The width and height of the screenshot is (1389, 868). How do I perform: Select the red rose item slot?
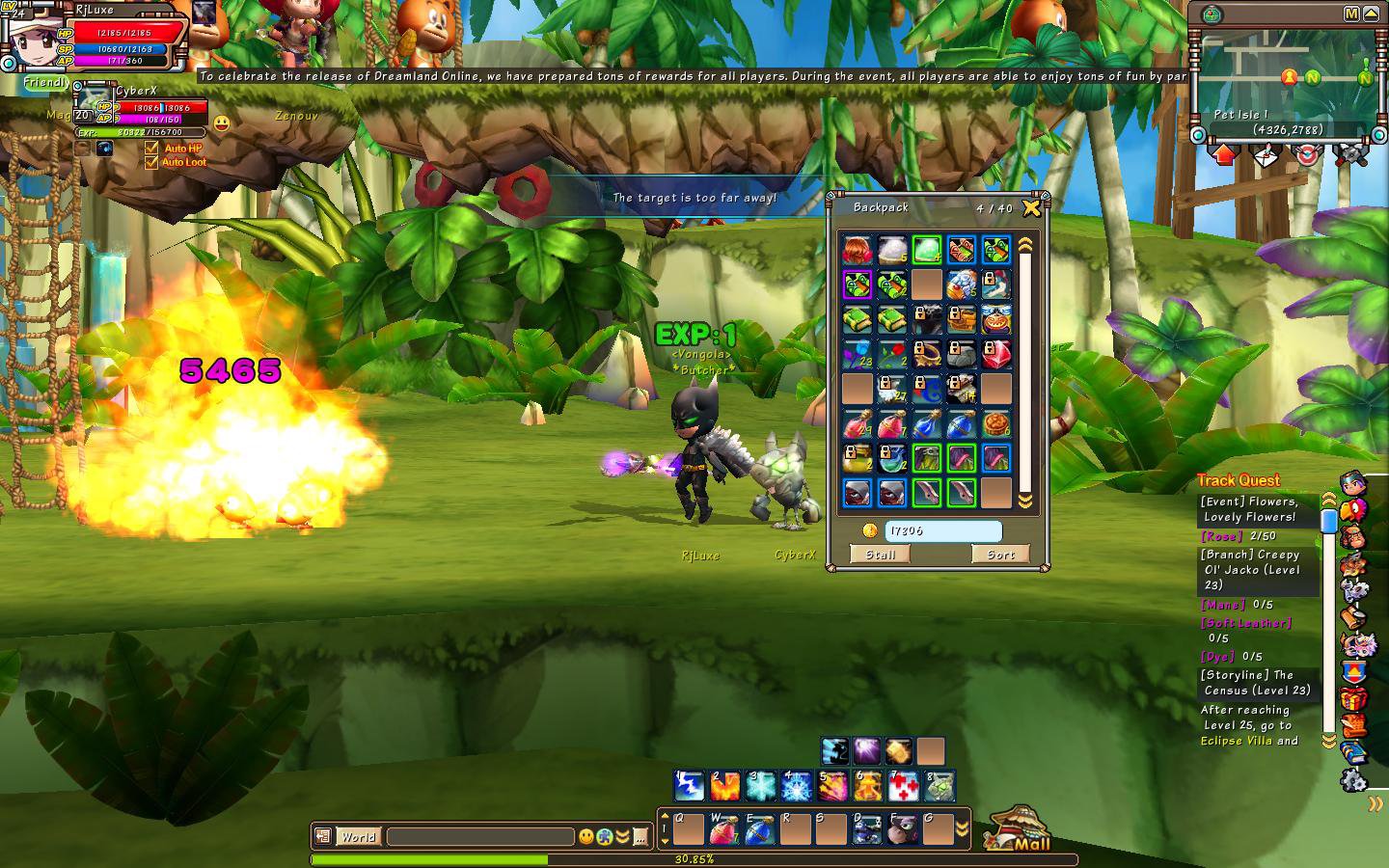click(x=891, y=354)
